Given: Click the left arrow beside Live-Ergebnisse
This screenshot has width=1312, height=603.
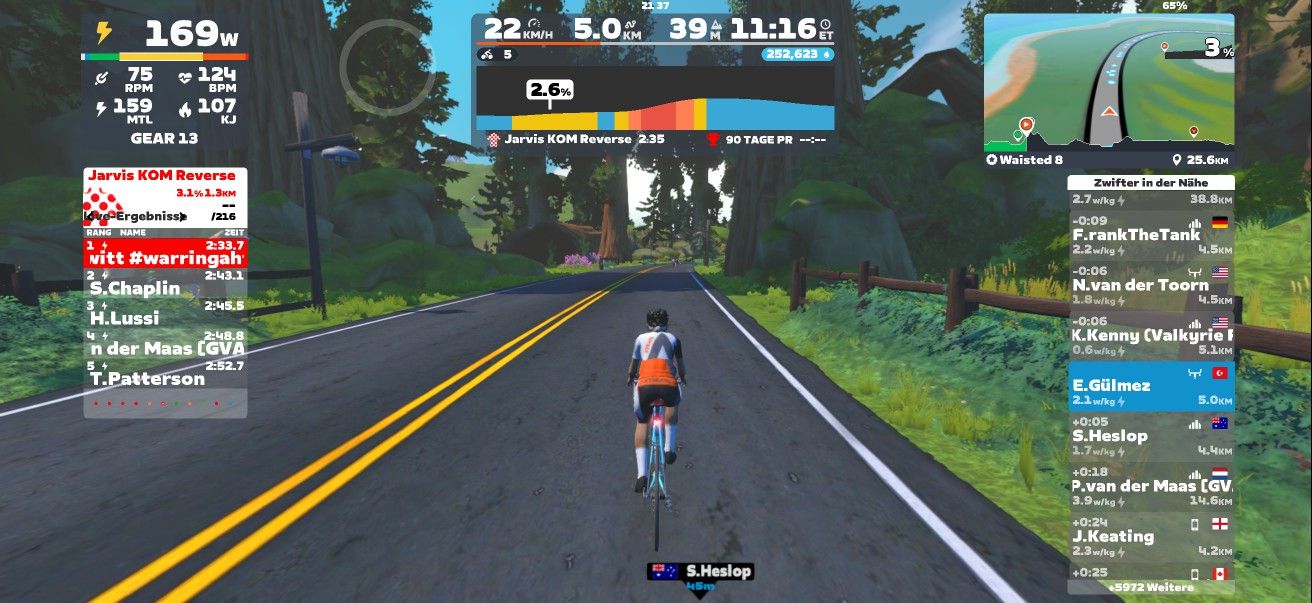Looking at the screenshot, I should click(88, 216).
